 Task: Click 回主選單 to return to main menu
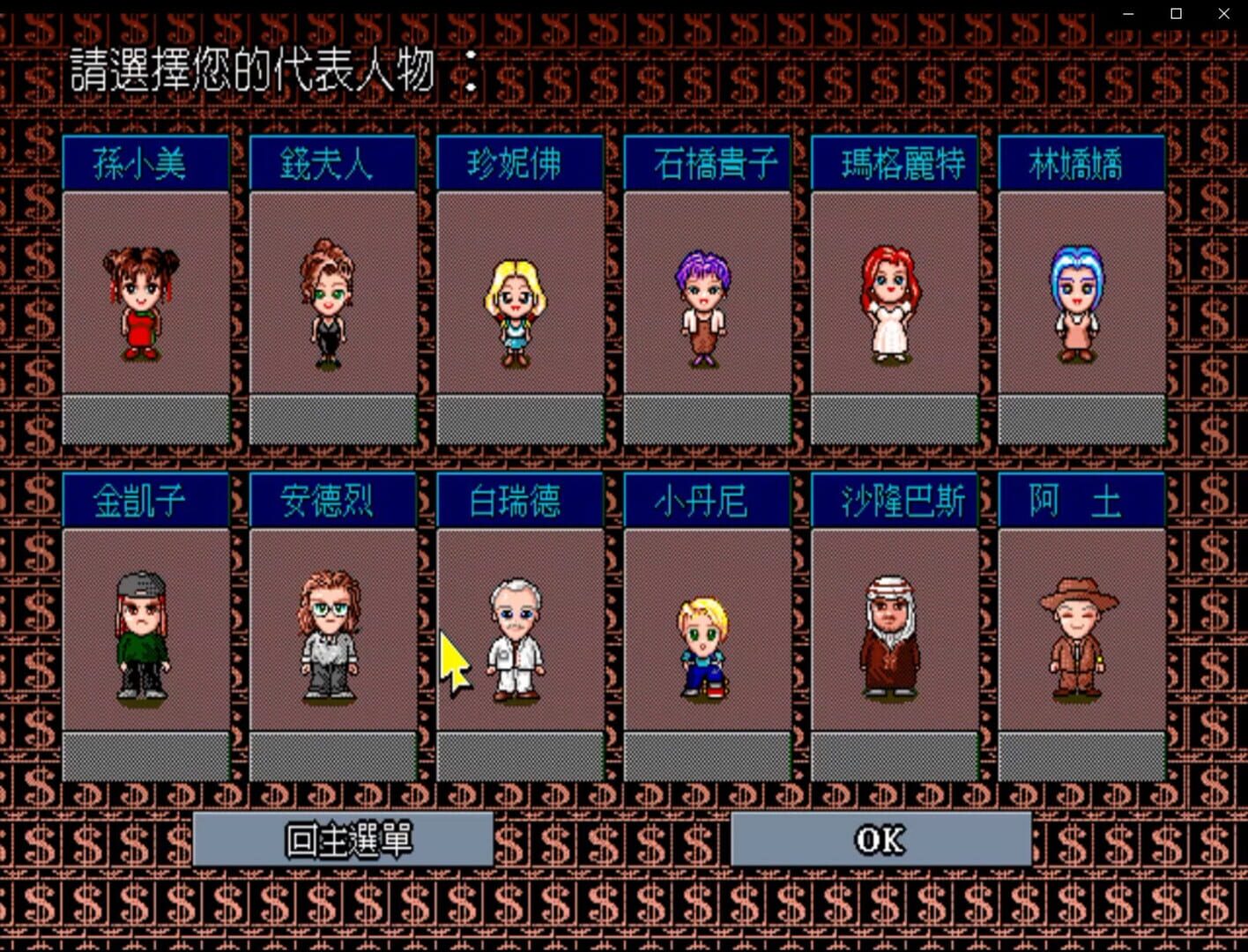pos(345,840)
